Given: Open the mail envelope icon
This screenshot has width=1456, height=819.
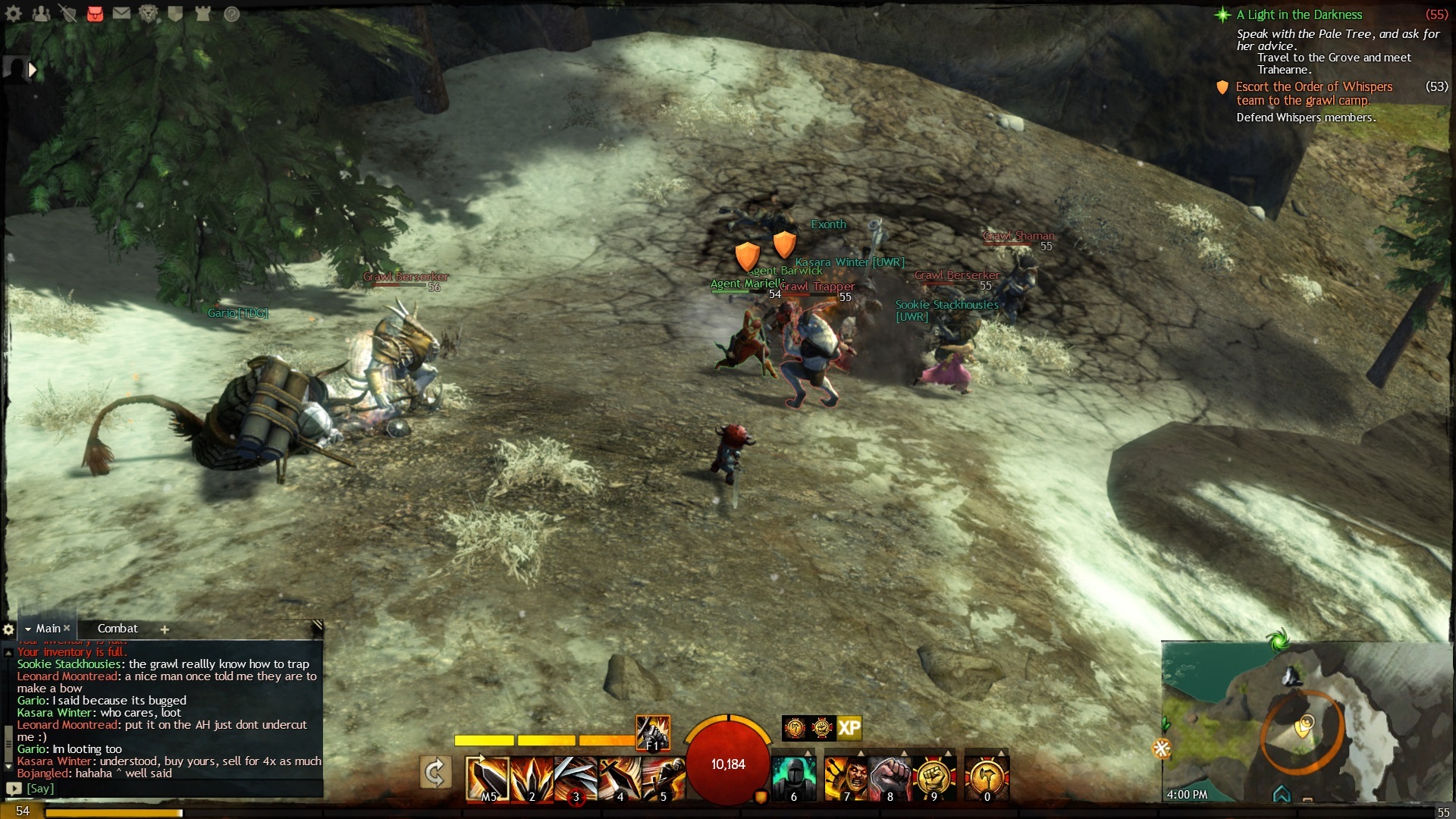Looking at the screenshot, I should click(x=121, y=14).
